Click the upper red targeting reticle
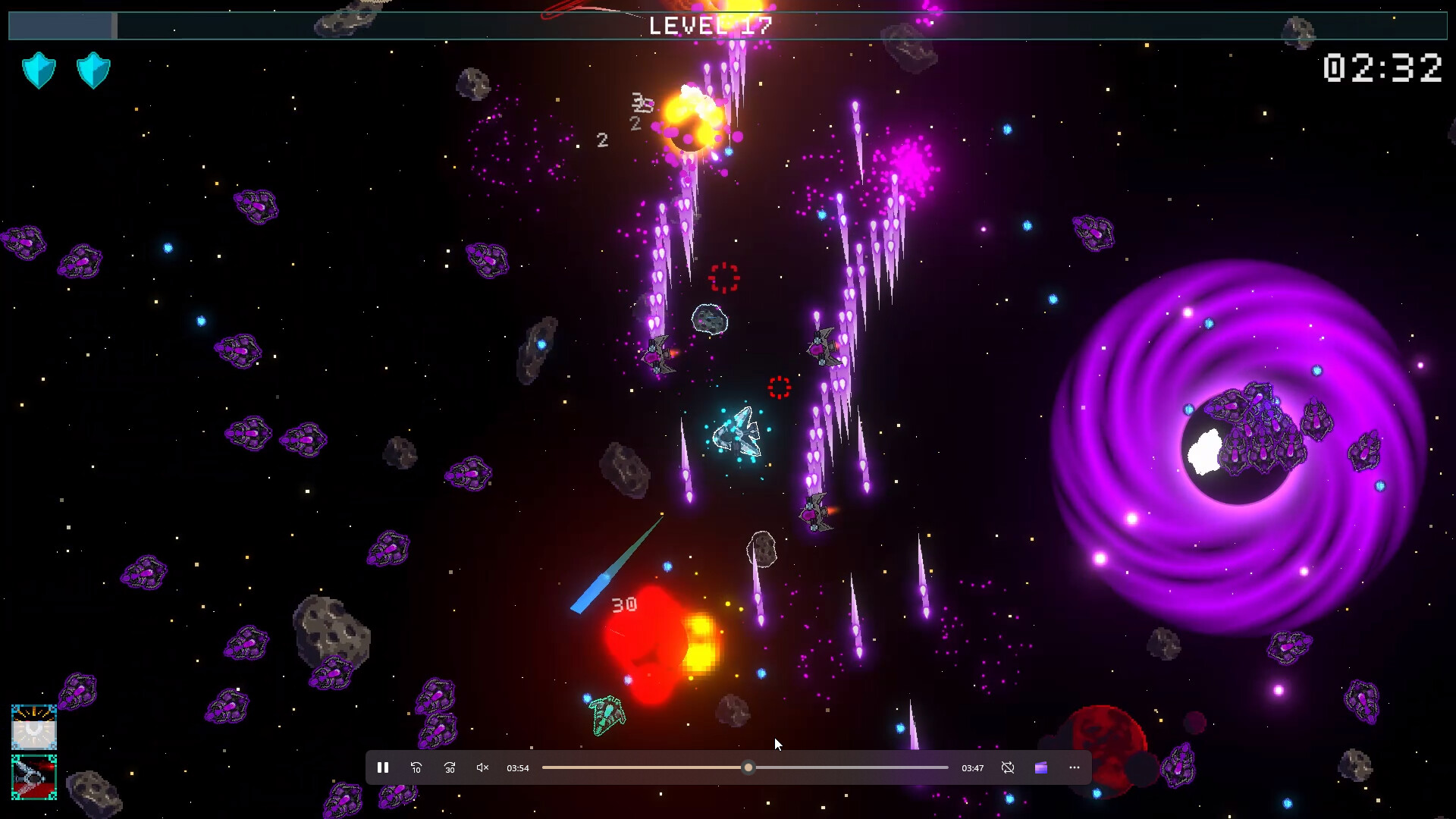 (x=724, y=279)
